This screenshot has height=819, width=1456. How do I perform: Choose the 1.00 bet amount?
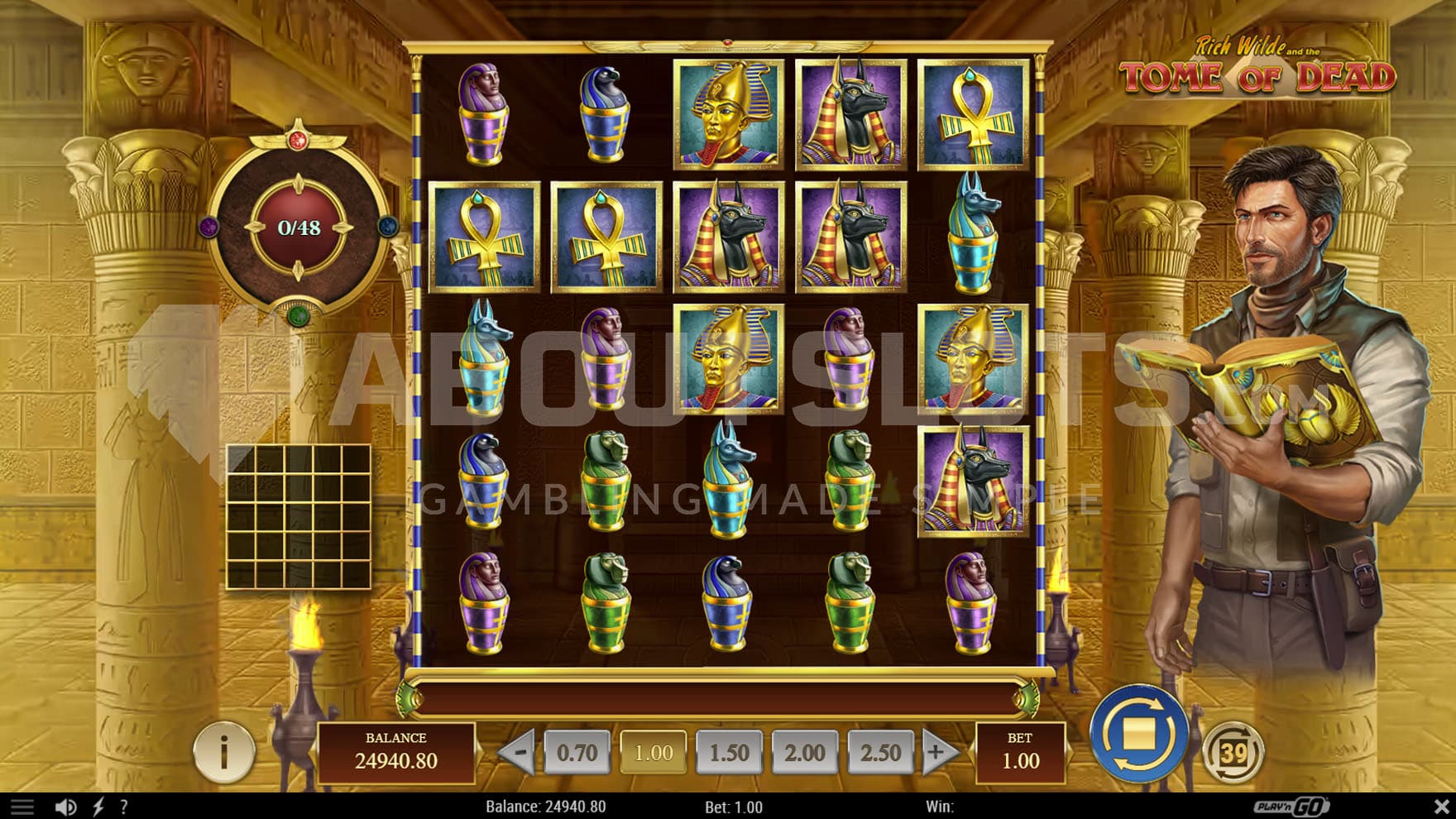click(x=653, y=753)
